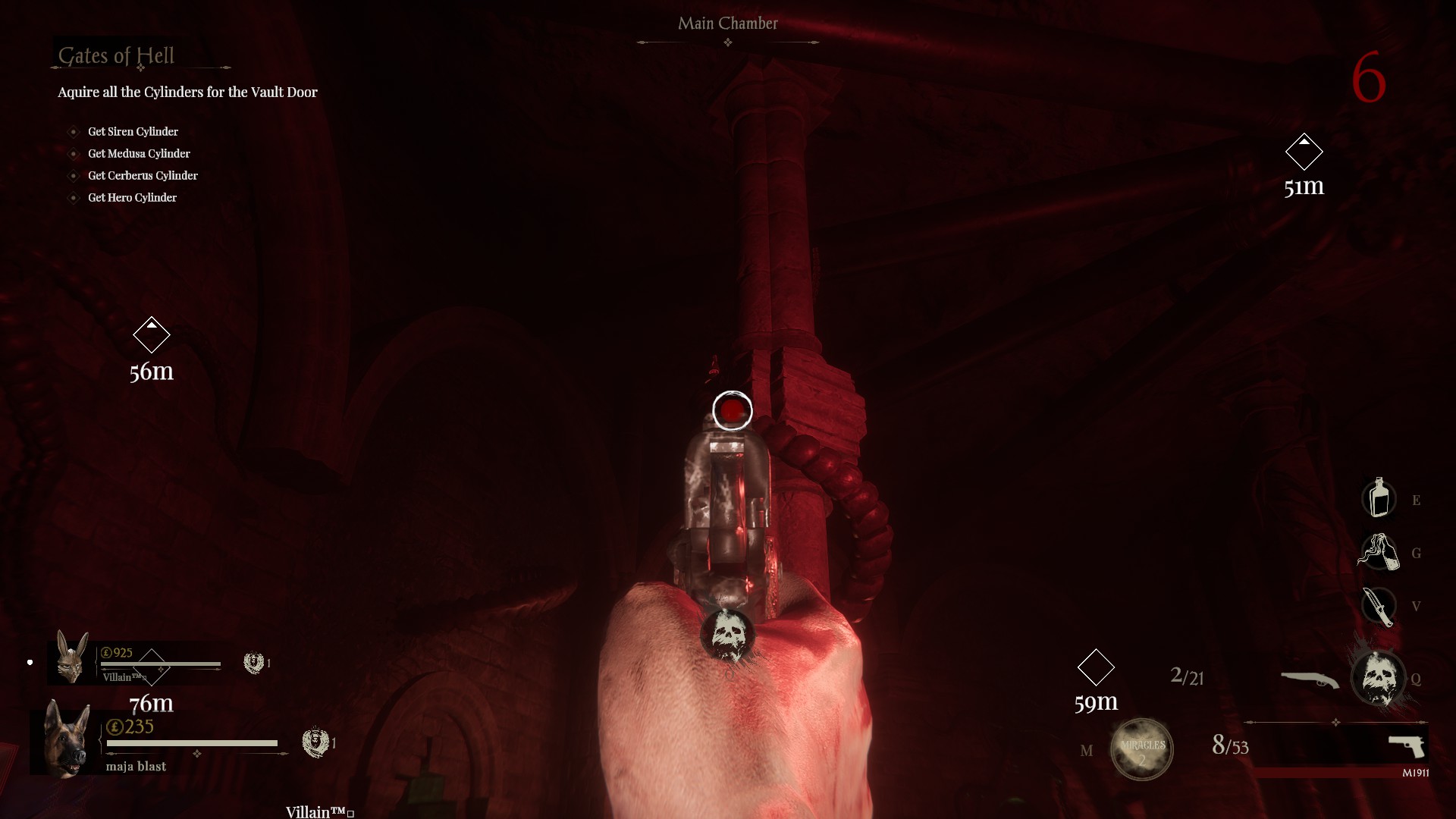
Task: Select the Gates of Hell objective title
Action: (116, 56)
